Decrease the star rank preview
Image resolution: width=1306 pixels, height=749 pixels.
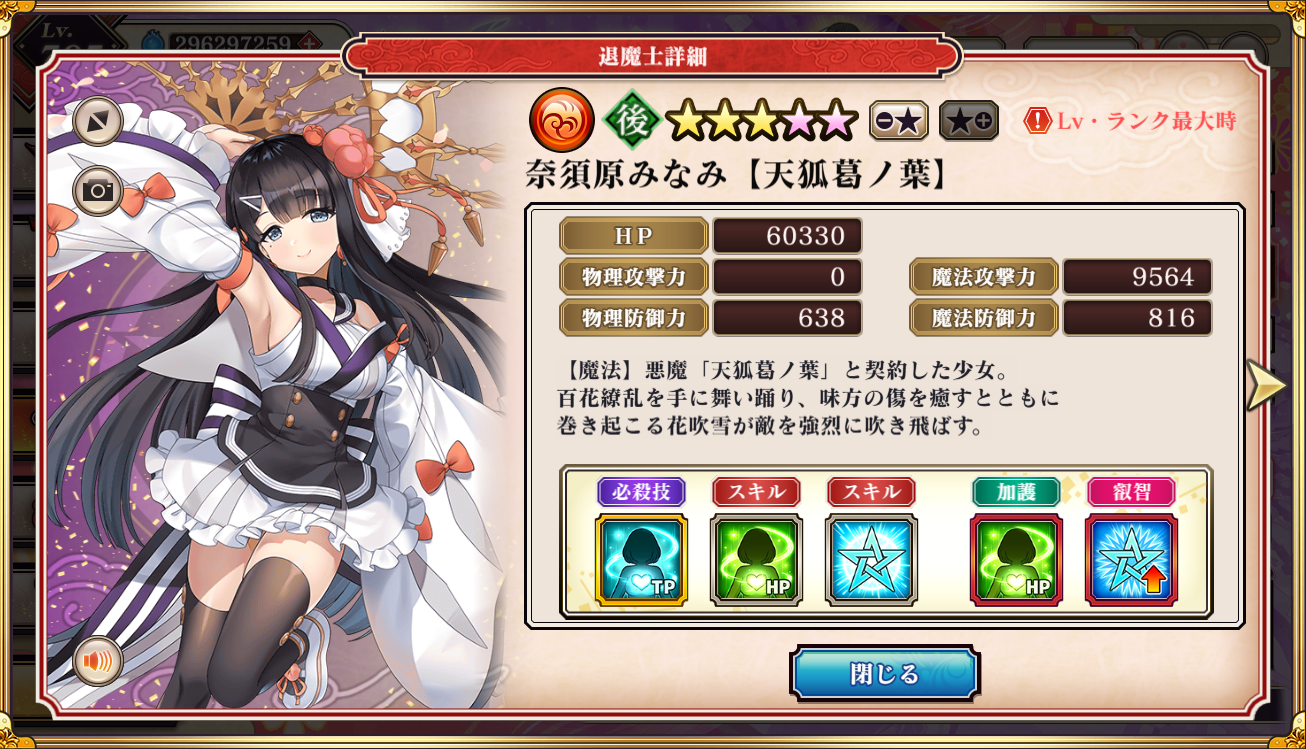tap(898, 121)
